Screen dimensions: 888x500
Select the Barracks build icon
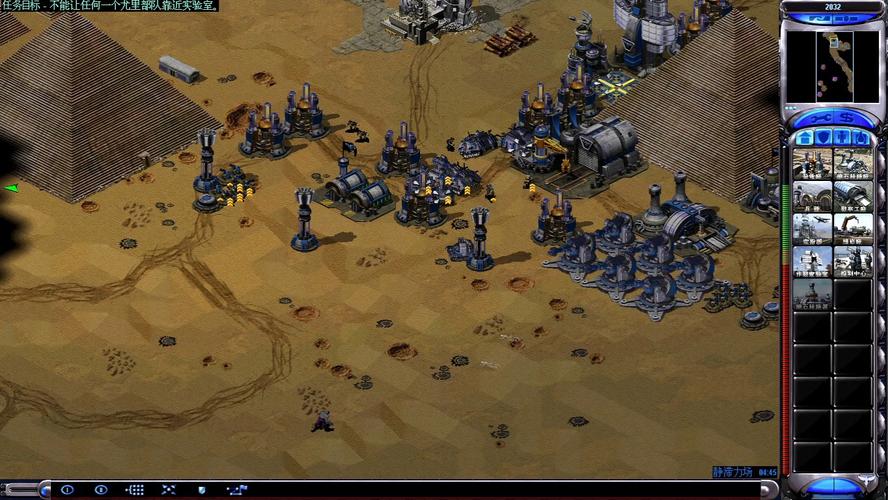[x=812, y=197]
